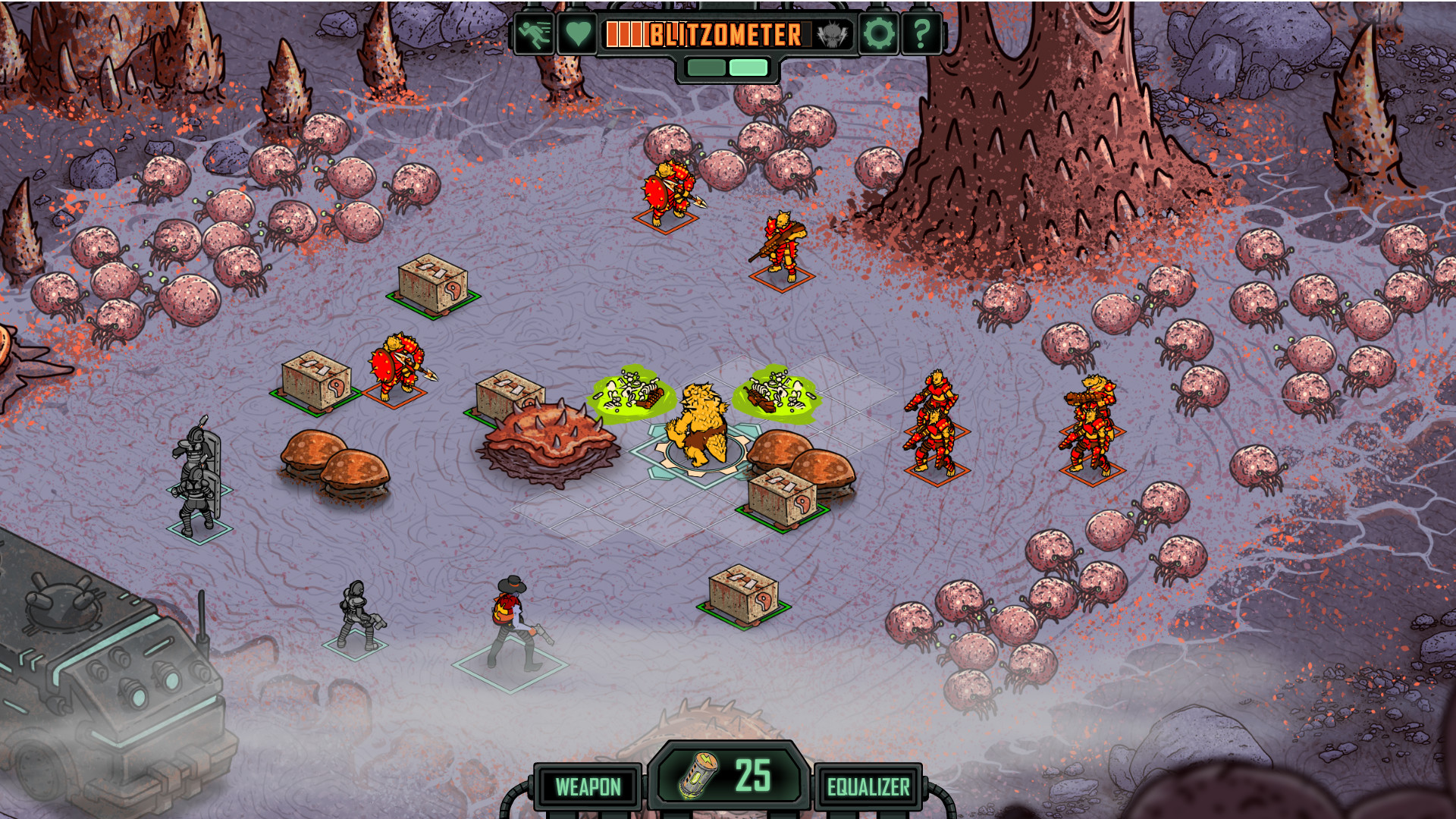Viewport: 1456px width, 819px height.
Task: Select the heart health icon
Action: (x=577, y=34)
